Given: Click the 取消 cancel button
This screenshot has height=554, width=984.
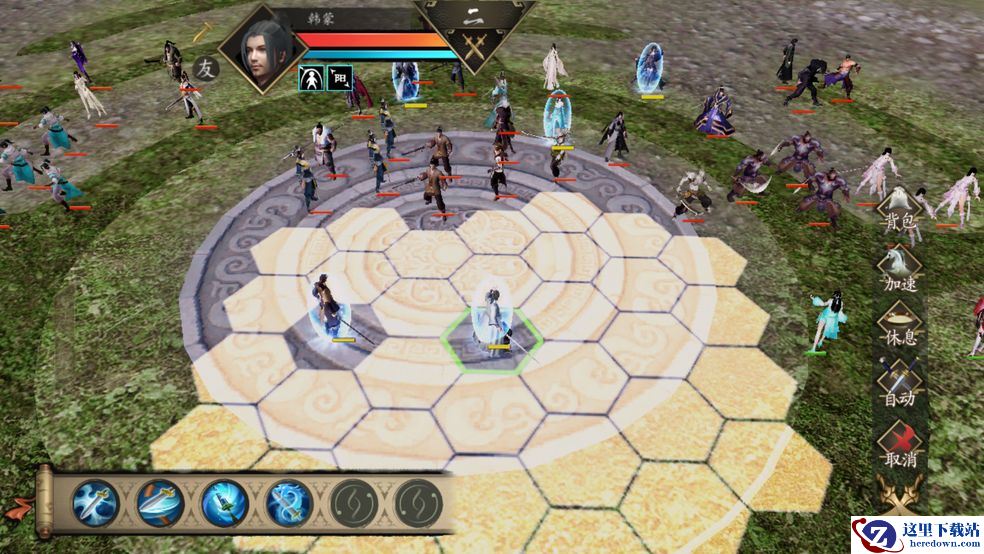Looking at the screenshot, I should (x=899, y=443).
